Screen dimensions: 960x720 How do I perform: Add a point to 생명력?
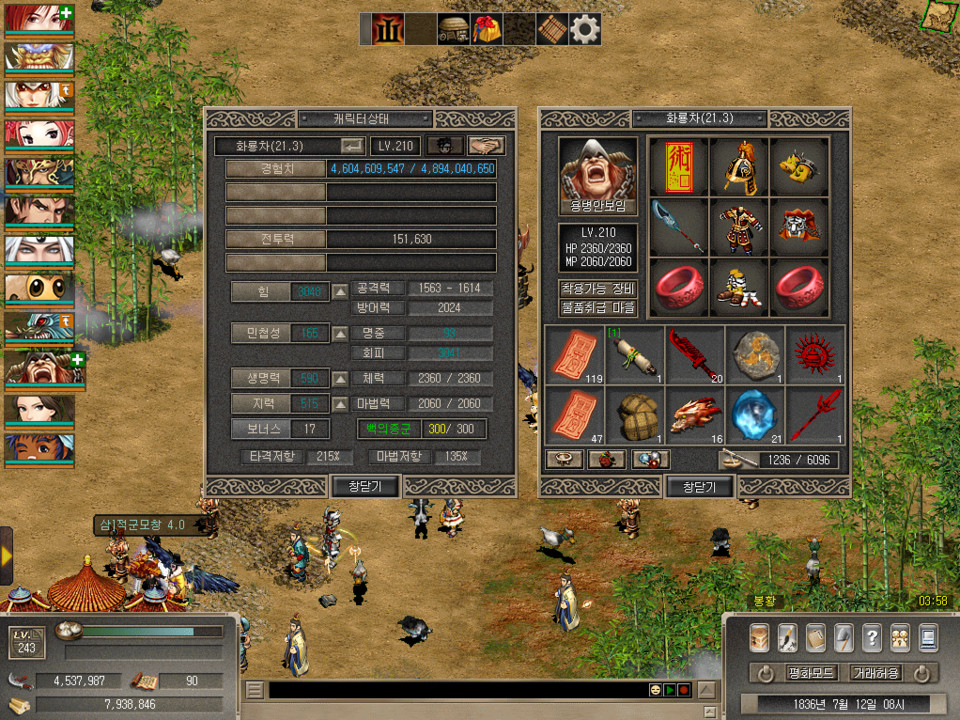coord(340,379)
